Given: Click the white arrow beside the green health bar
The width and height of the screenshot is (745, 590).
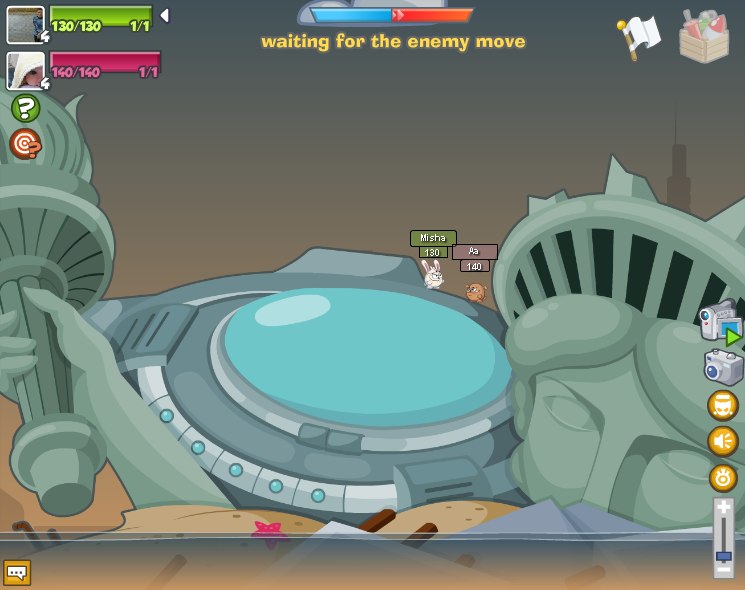Looking at the screenshot, I should coord(165,15).
